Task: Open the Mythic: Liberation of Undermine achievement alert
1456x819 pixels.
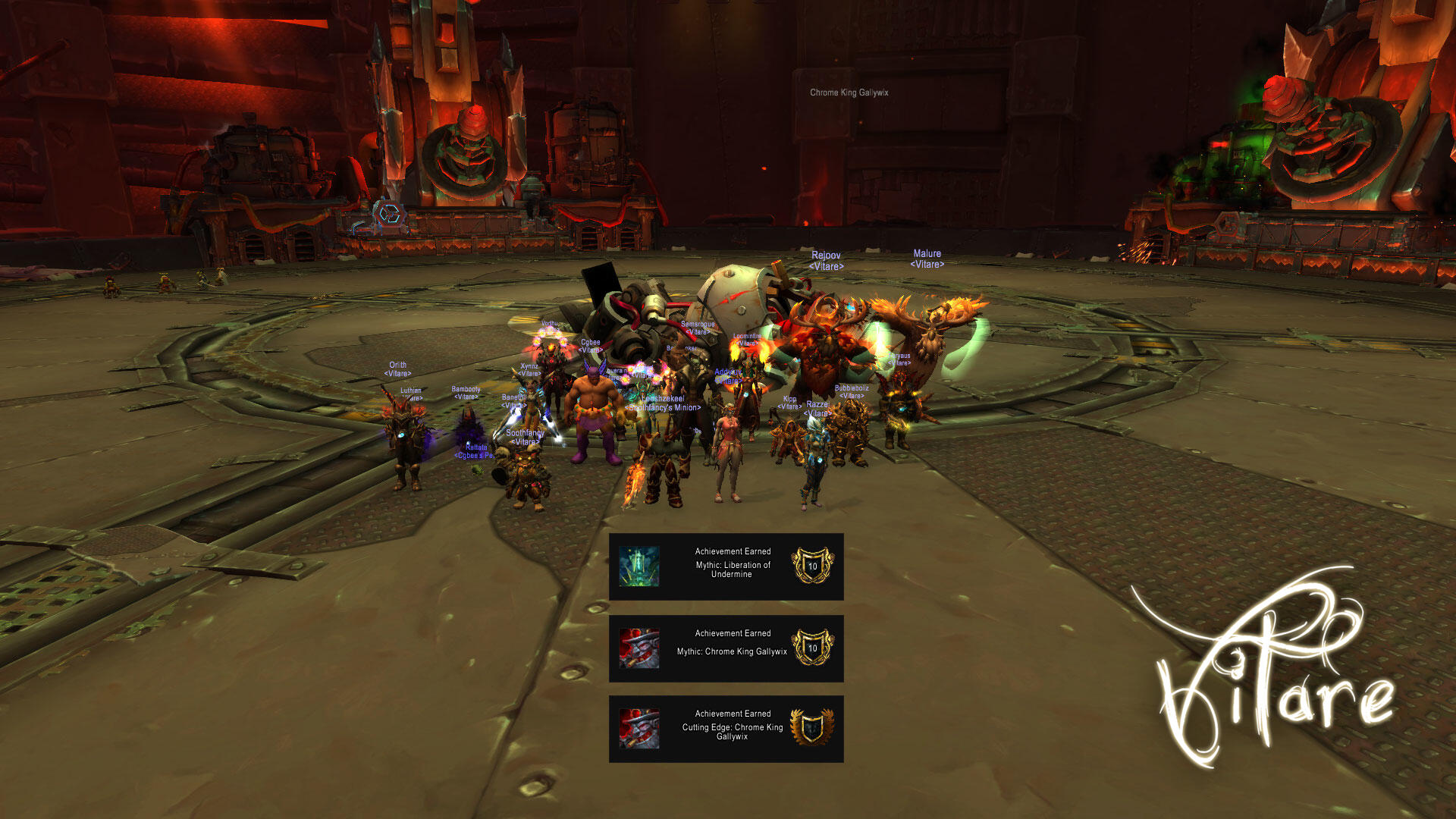Action: [726, 566]
